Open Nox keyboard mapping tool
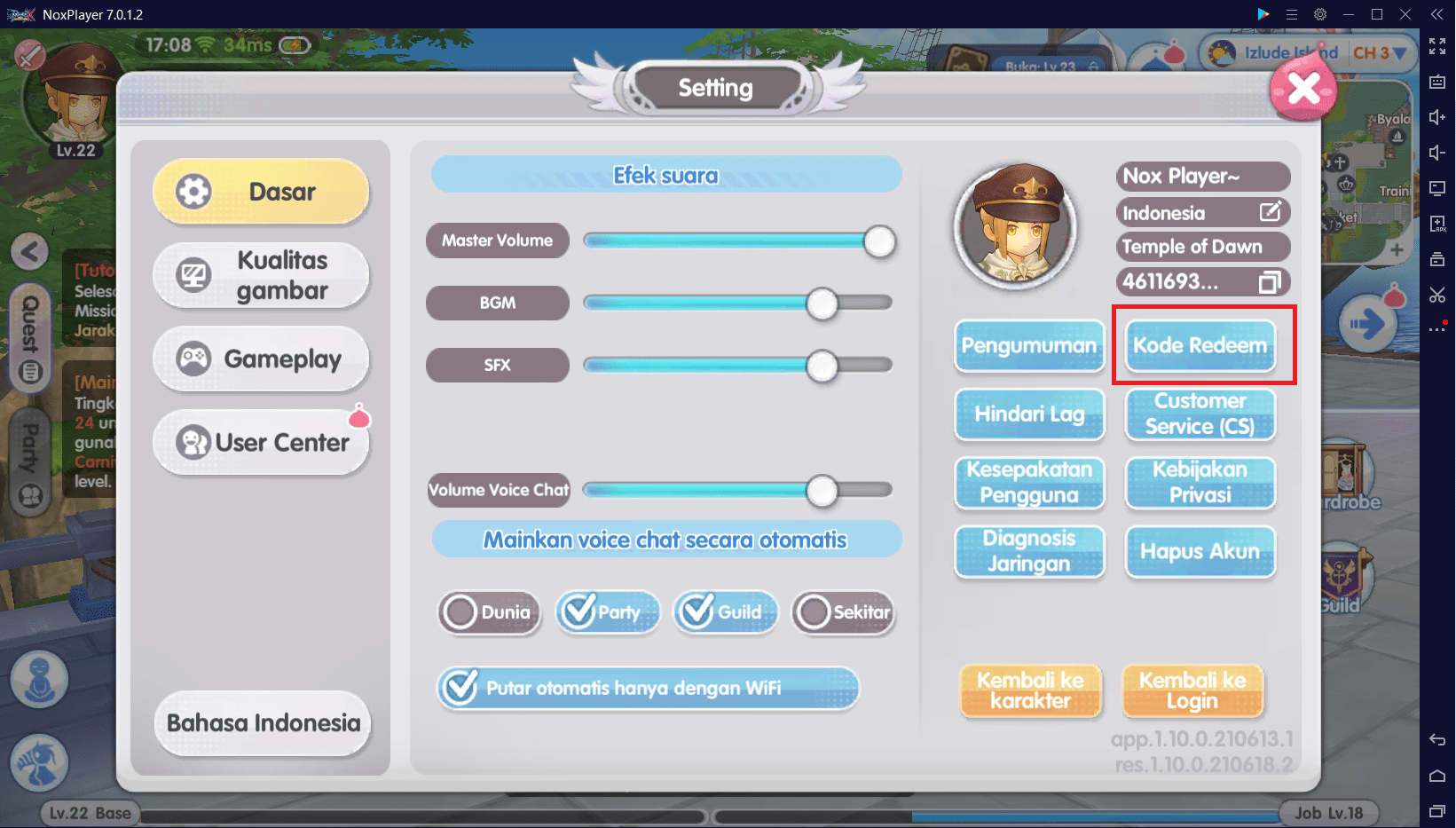The width and height of the screenshot is (1456, 828). [1438, 81]
